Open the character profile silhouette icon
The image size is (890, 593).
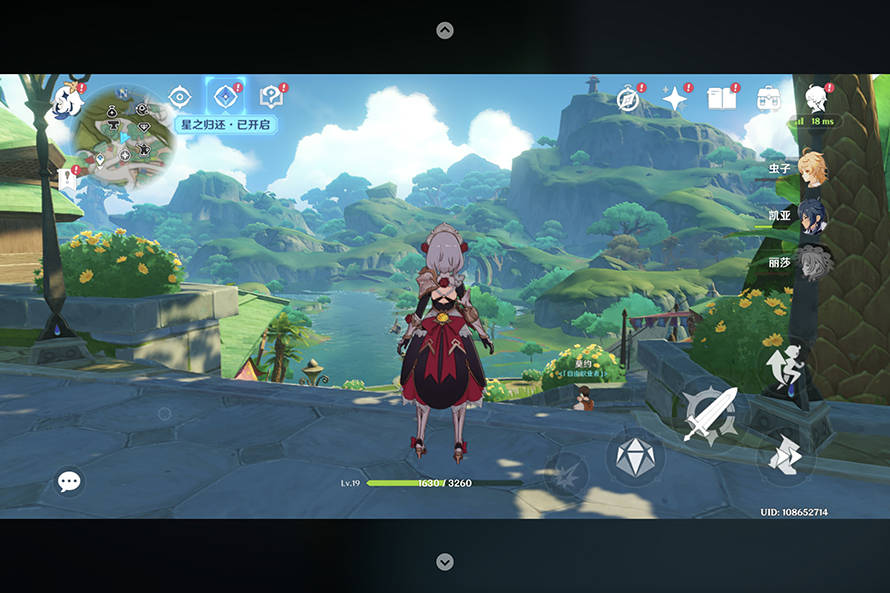click(x=817, y=97)
